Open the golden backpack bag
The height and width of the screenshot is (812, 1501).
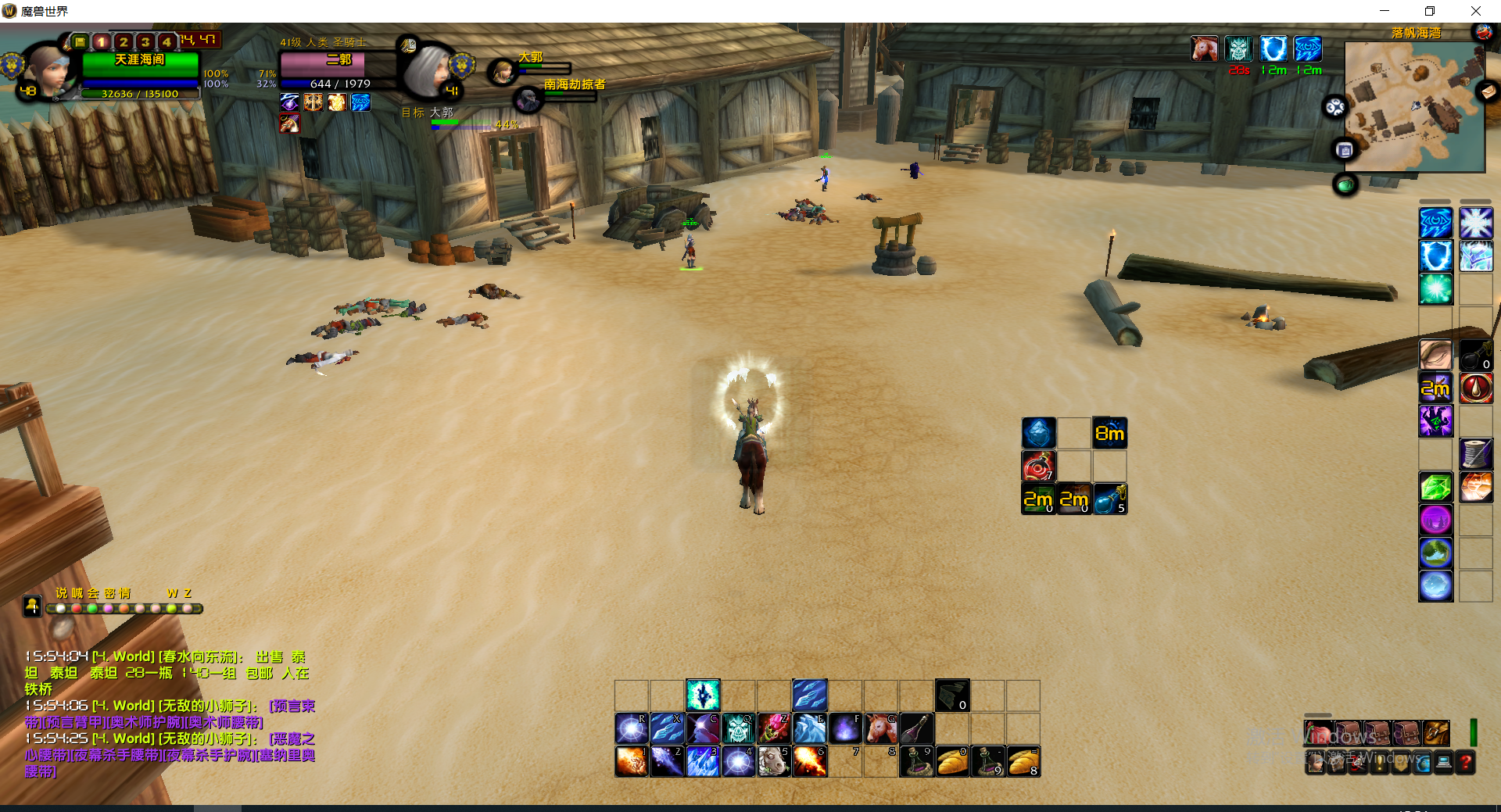pyautogui.click(x=1436, y=733)
